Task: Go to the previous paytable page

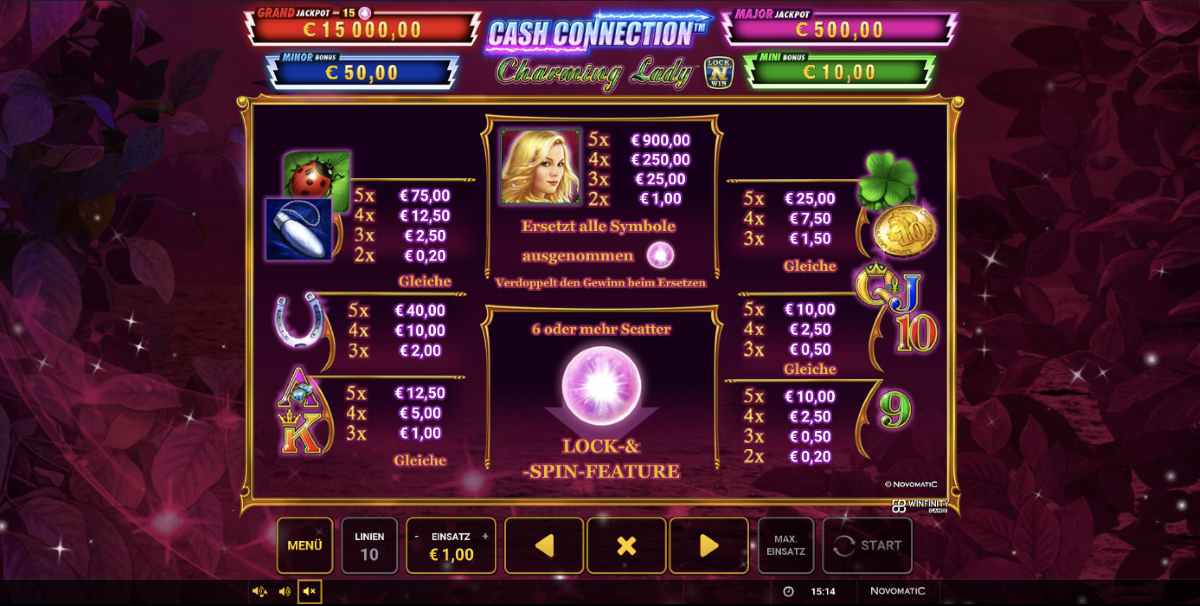Action: tap(544, 545)
